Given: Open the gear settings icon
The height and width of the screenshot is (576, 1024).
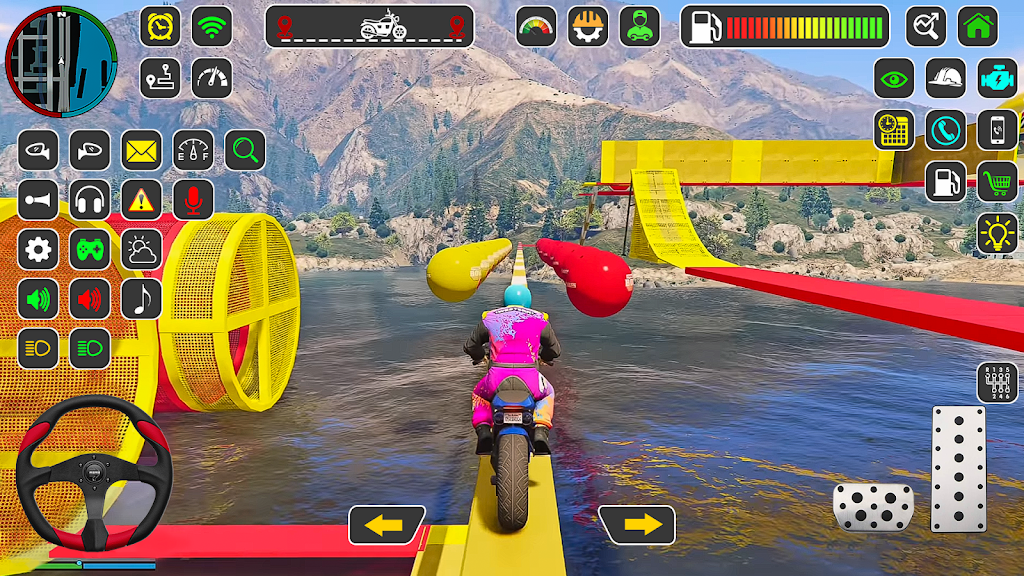Looking at the screenshot, I should [38, 249].
